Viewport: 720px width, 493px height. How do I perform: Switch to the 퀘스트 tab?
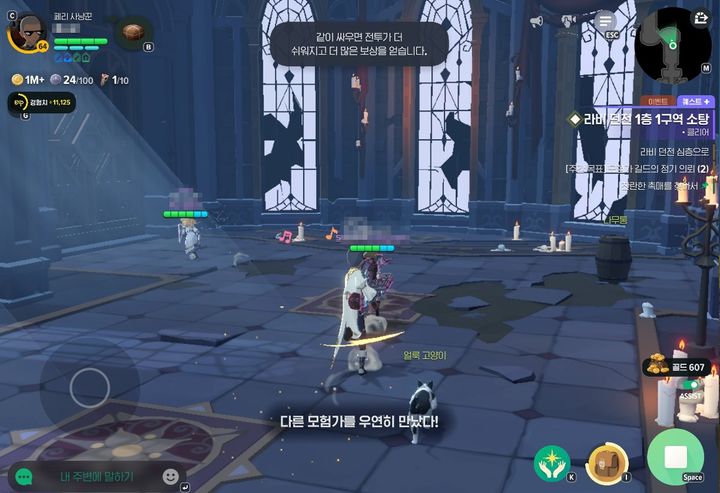694,101
